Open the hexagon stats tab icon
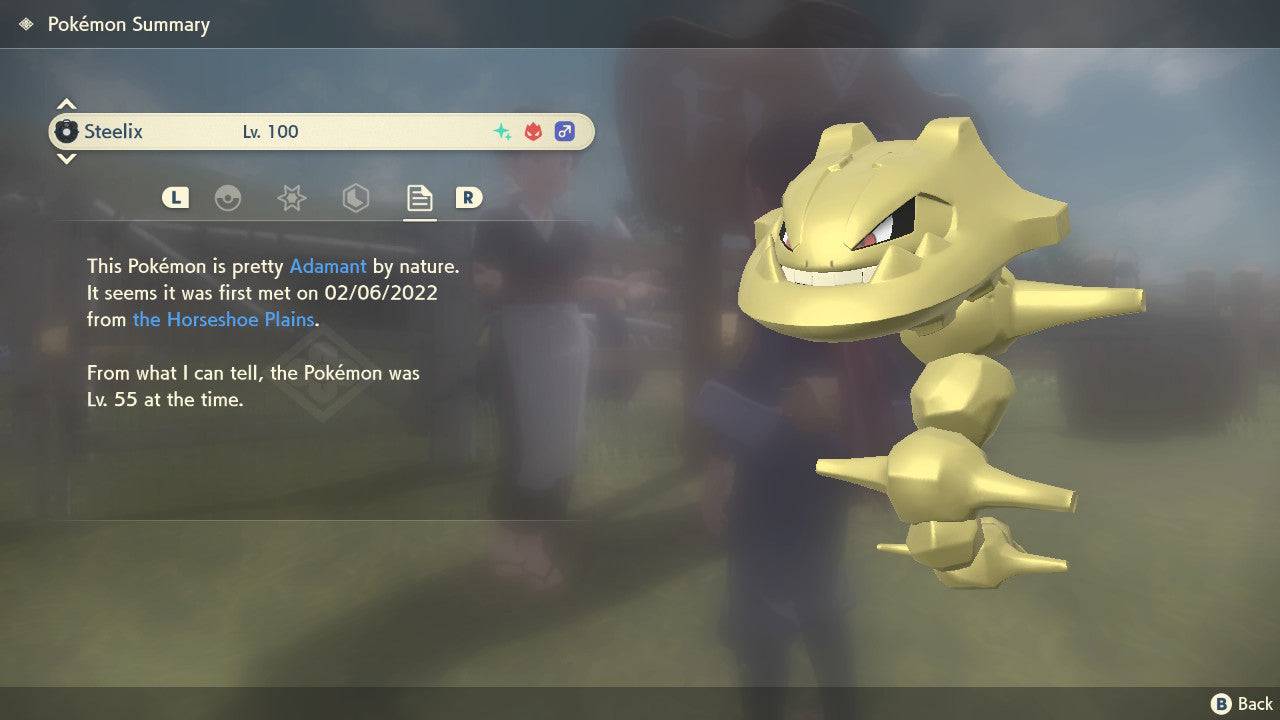 355,198
